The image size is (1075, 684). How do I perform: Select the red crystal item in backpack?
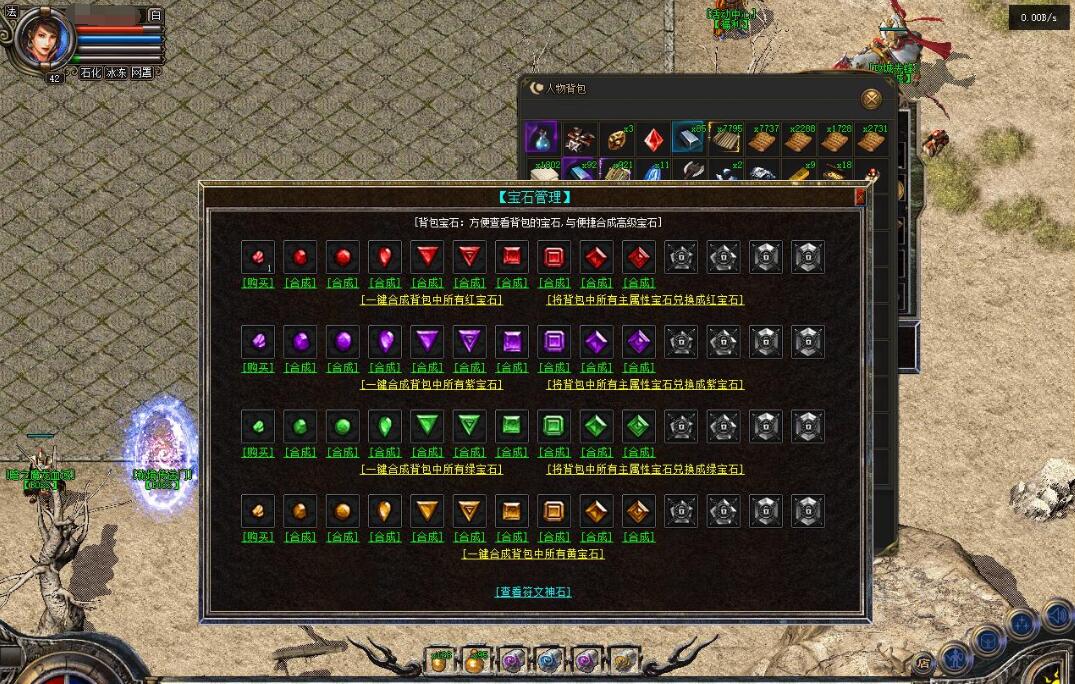[x=653, y=139]
